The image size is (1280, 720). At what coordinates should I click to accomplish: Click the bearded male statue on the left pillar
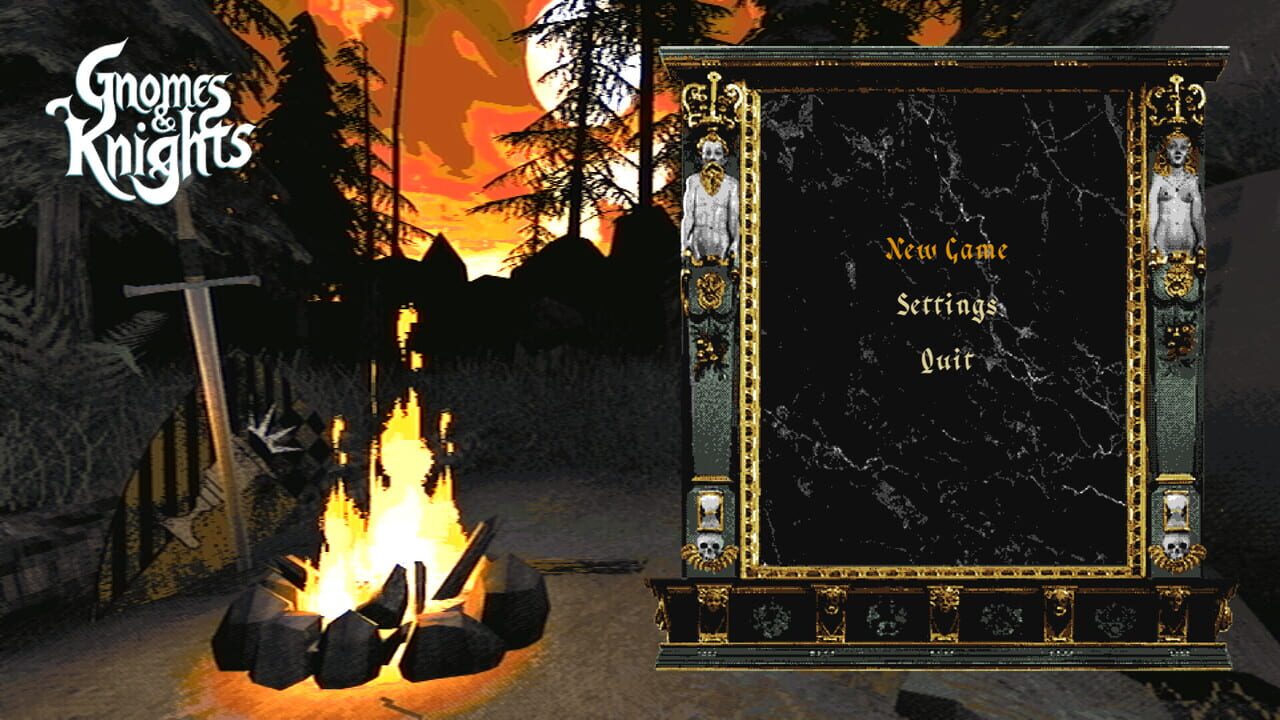pyautogui.click(x=713, y=200)
